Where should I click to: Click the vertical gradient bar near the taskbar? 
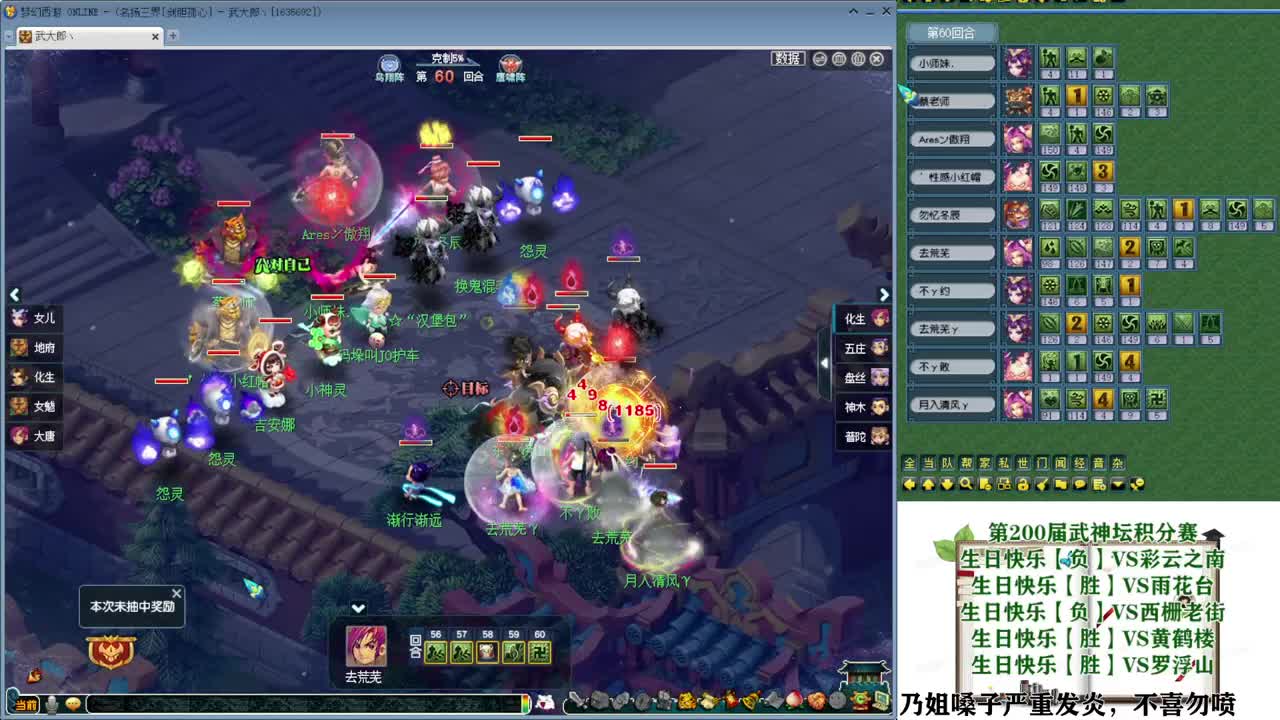pos(524,701)
